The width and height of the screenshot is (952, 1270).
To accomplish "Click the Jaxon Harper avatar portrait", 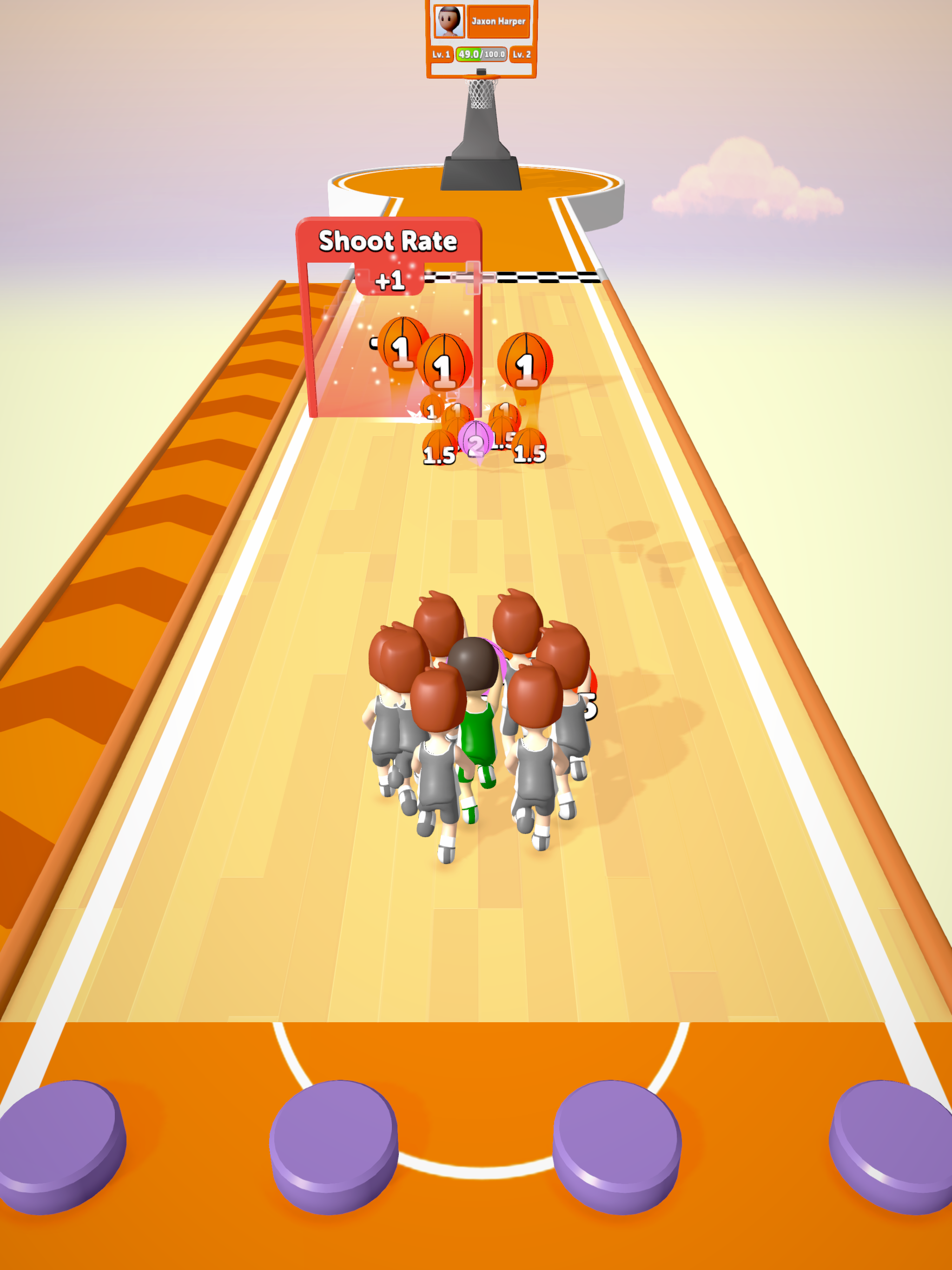I will [449, 20].
